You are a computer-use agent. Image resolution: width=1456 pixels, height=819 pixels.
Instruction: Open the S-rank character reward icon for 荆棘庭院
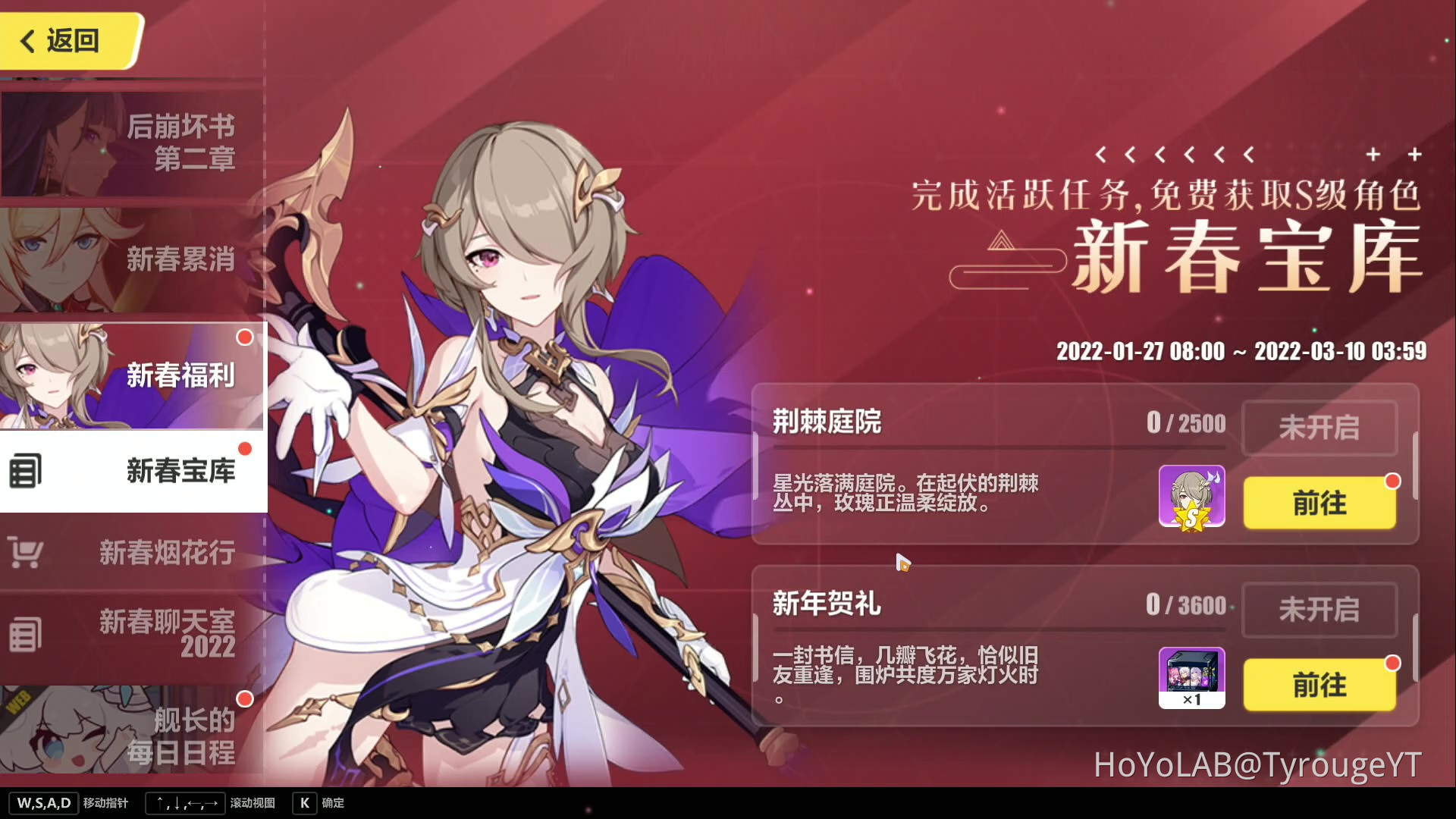[x=1192, y=497]
